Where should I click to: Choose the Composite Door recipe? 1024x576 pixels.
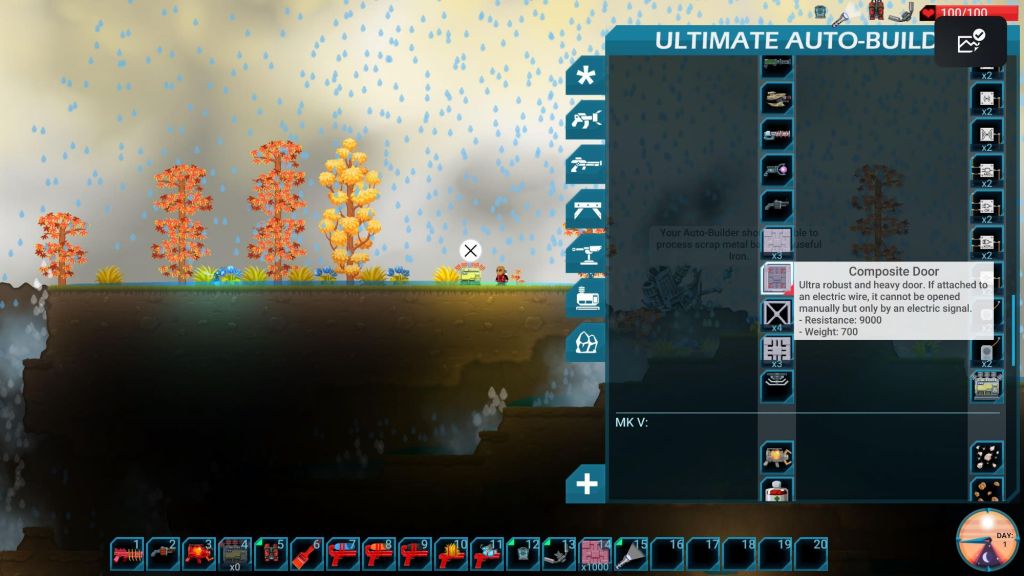point(777,278)
